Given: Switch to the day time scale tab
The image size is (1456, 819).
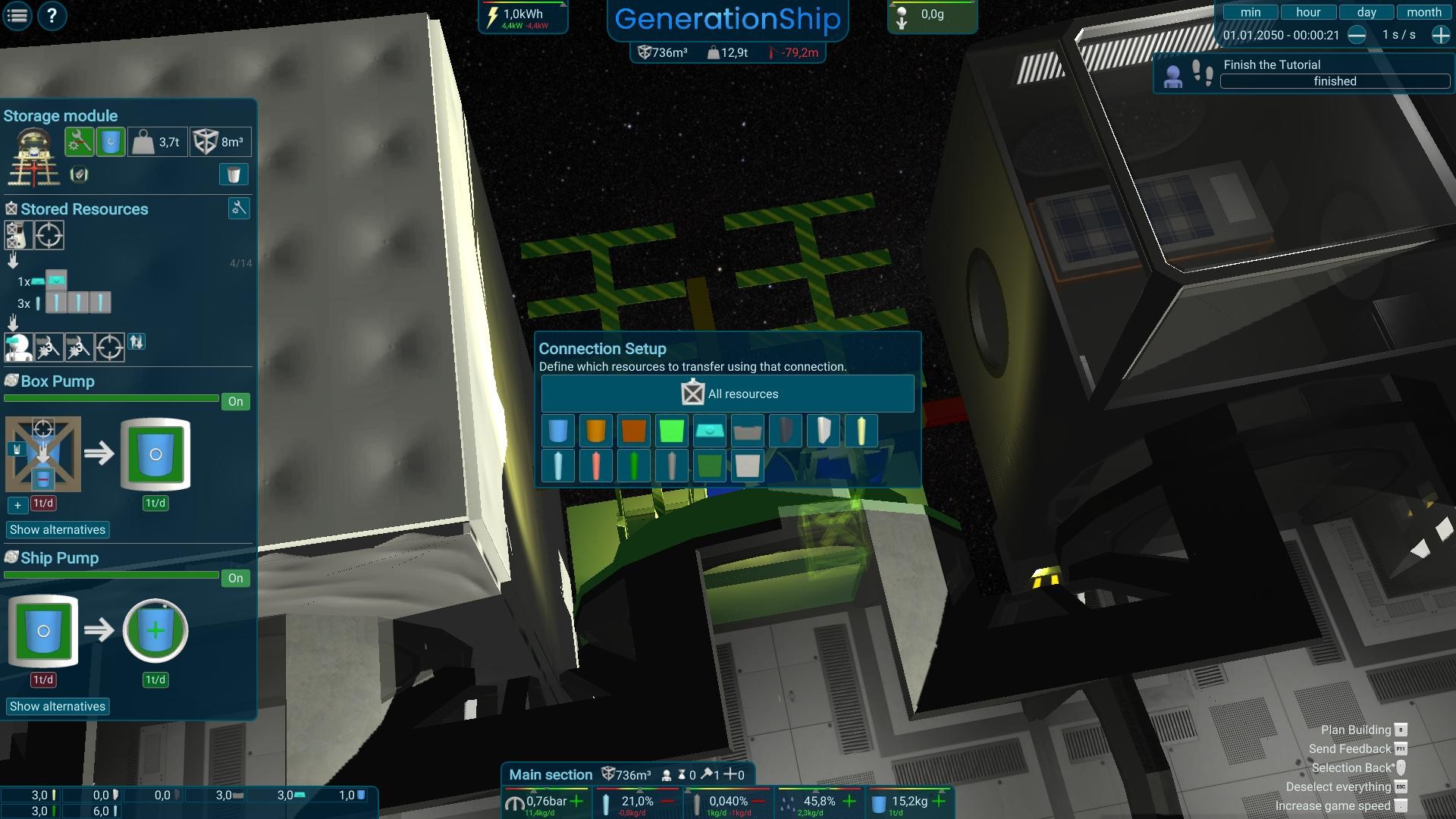Looking at the screenshot, I should coord(1366,11).
